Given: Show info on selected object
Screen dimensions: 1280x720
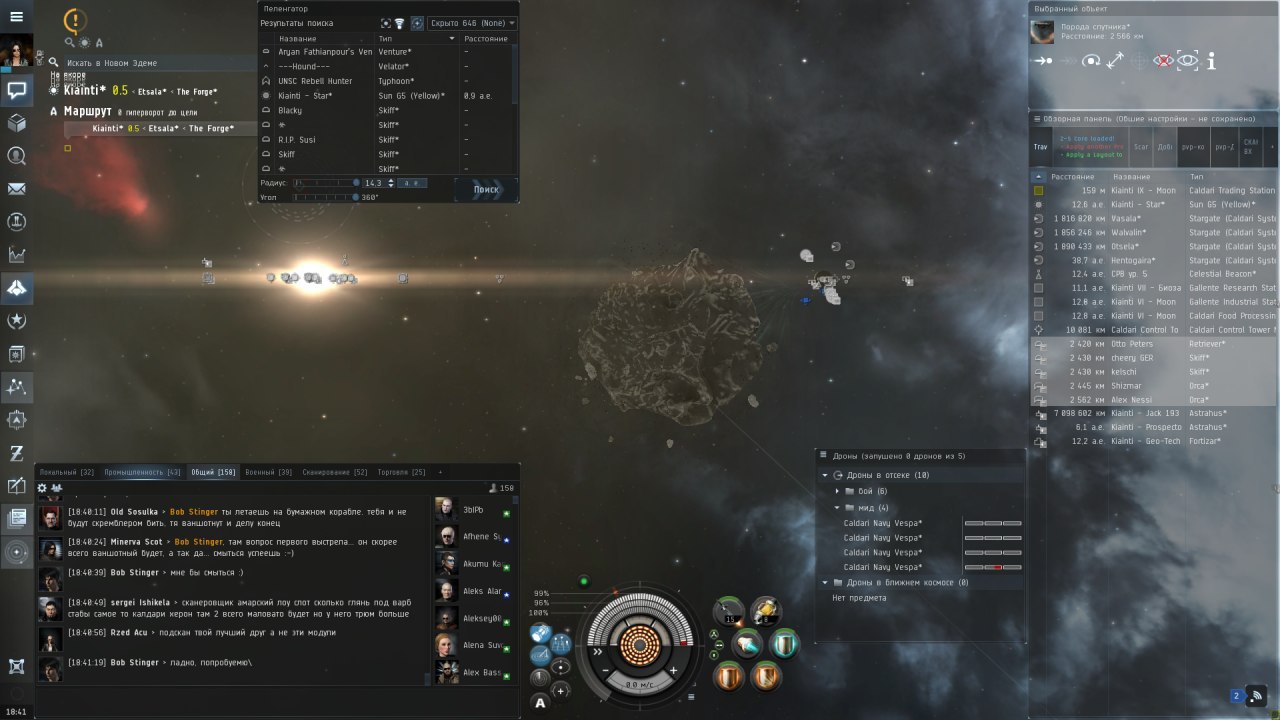Looking at the screenshot, I should [x=1211, y=61].
